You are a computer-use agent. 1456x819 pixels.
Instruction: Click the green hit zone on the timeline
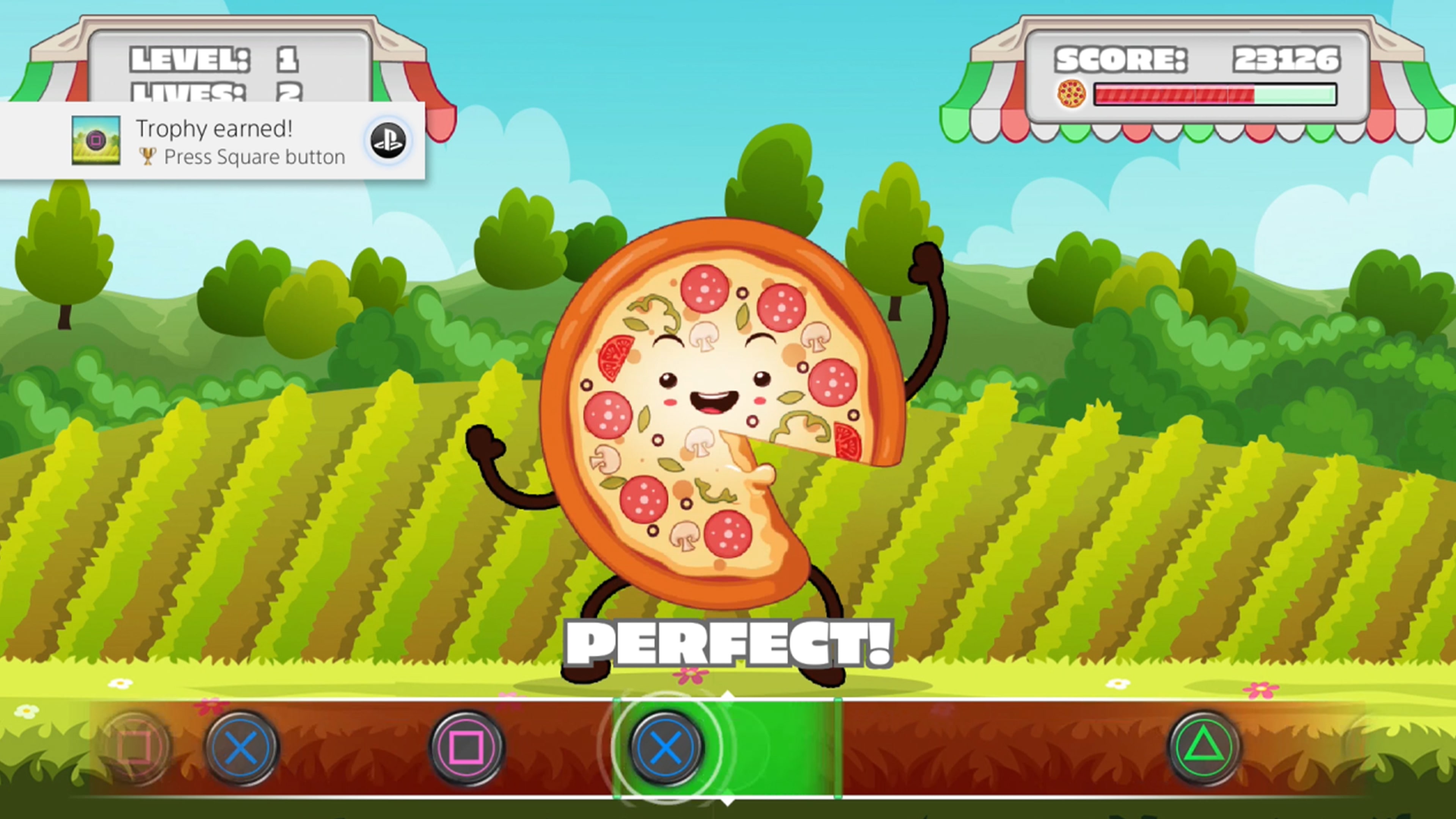[x=791, y=746]
